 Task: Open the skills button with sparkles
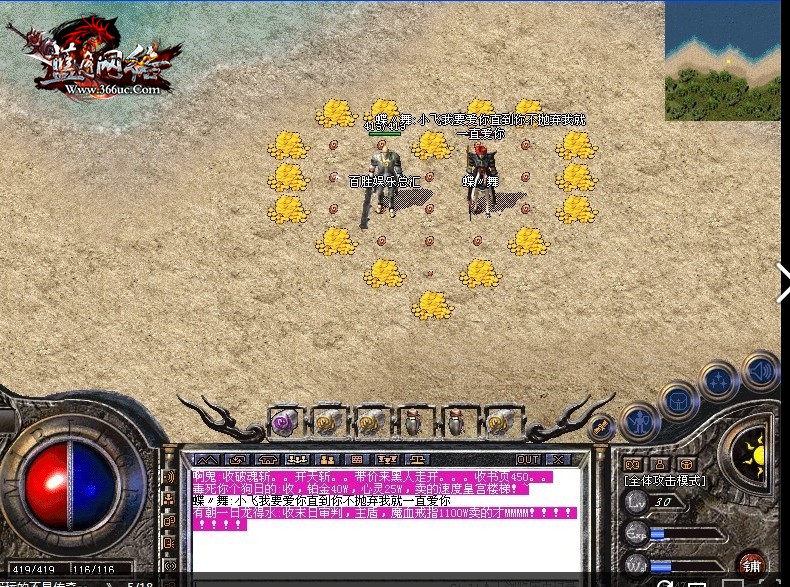click(719, 381)
